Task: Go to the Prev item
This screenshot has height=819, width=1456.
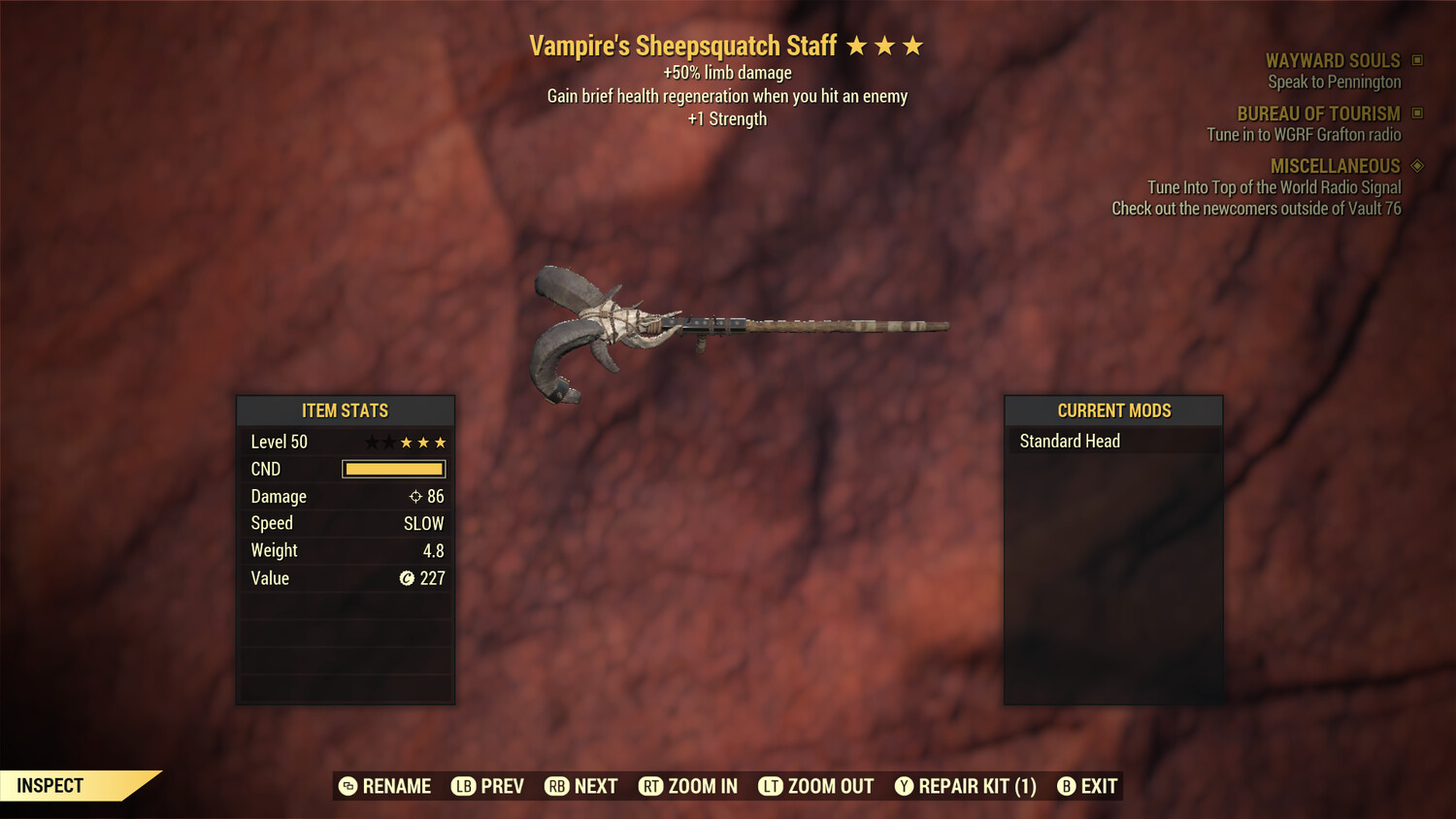Action: 487,786
